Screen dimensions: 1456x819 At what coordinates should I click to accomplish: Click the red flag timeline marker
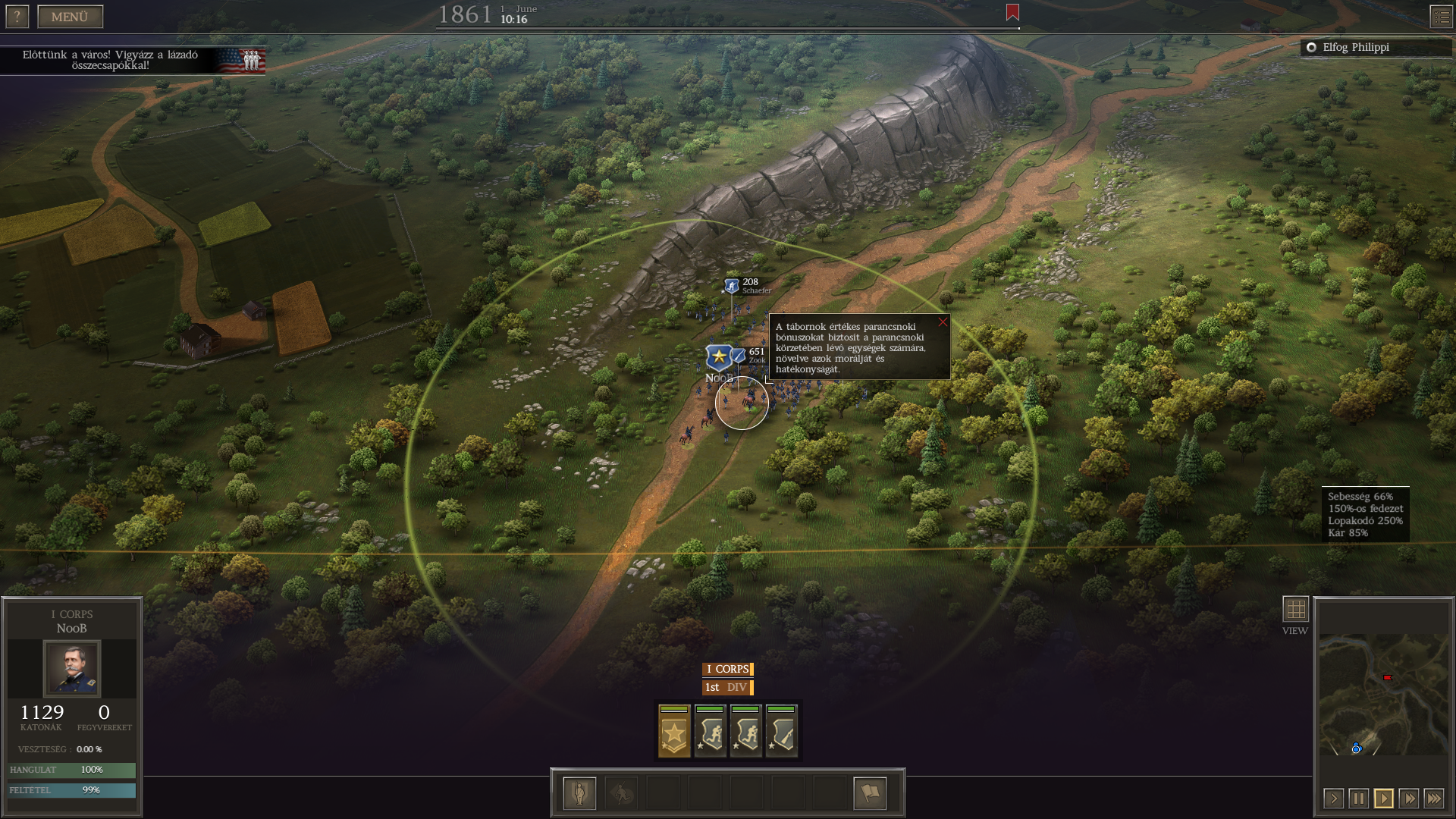click(1012, 12)
